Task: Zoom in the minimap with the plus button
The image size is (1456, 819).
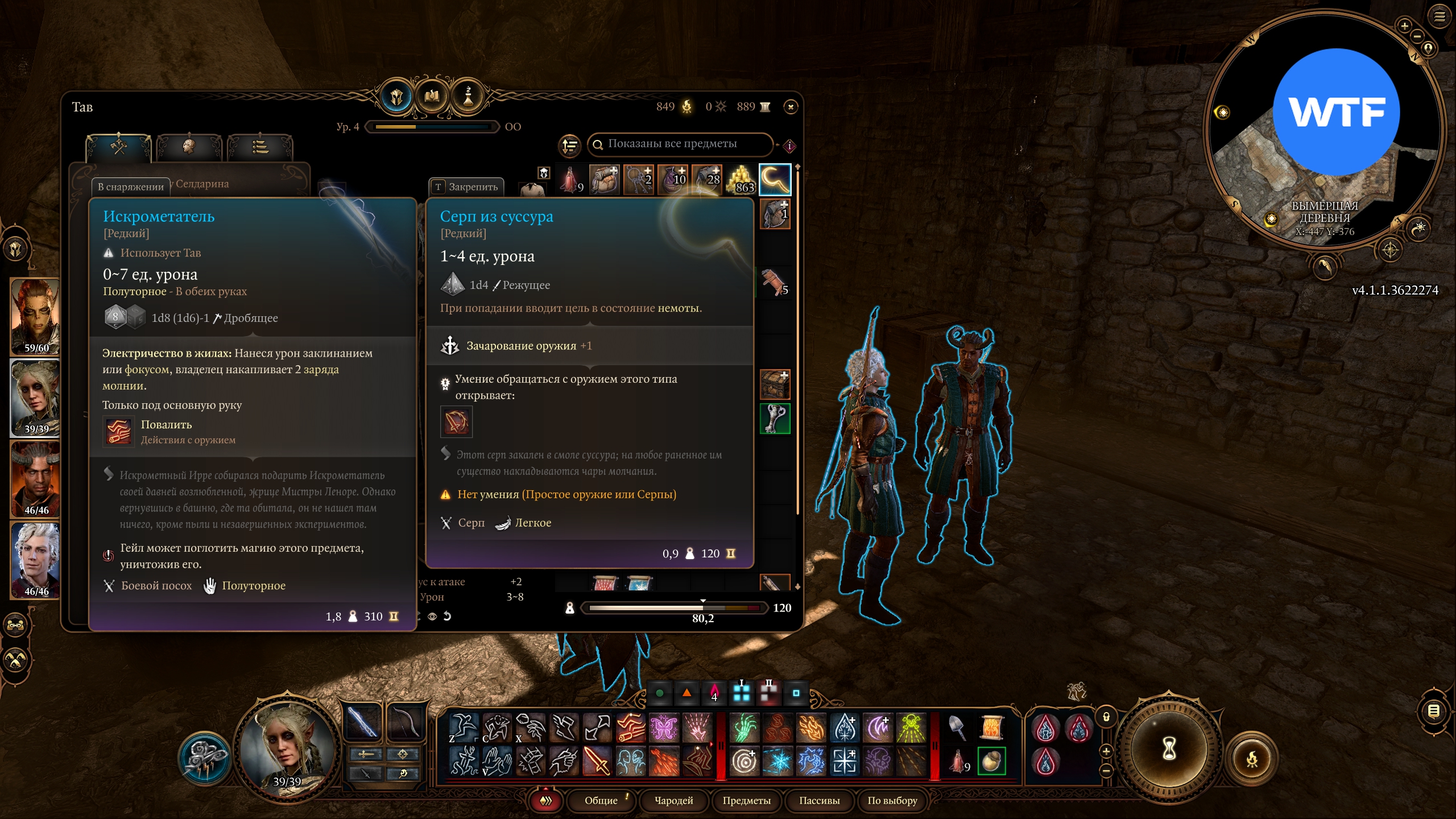Action: pos(1404,26)
